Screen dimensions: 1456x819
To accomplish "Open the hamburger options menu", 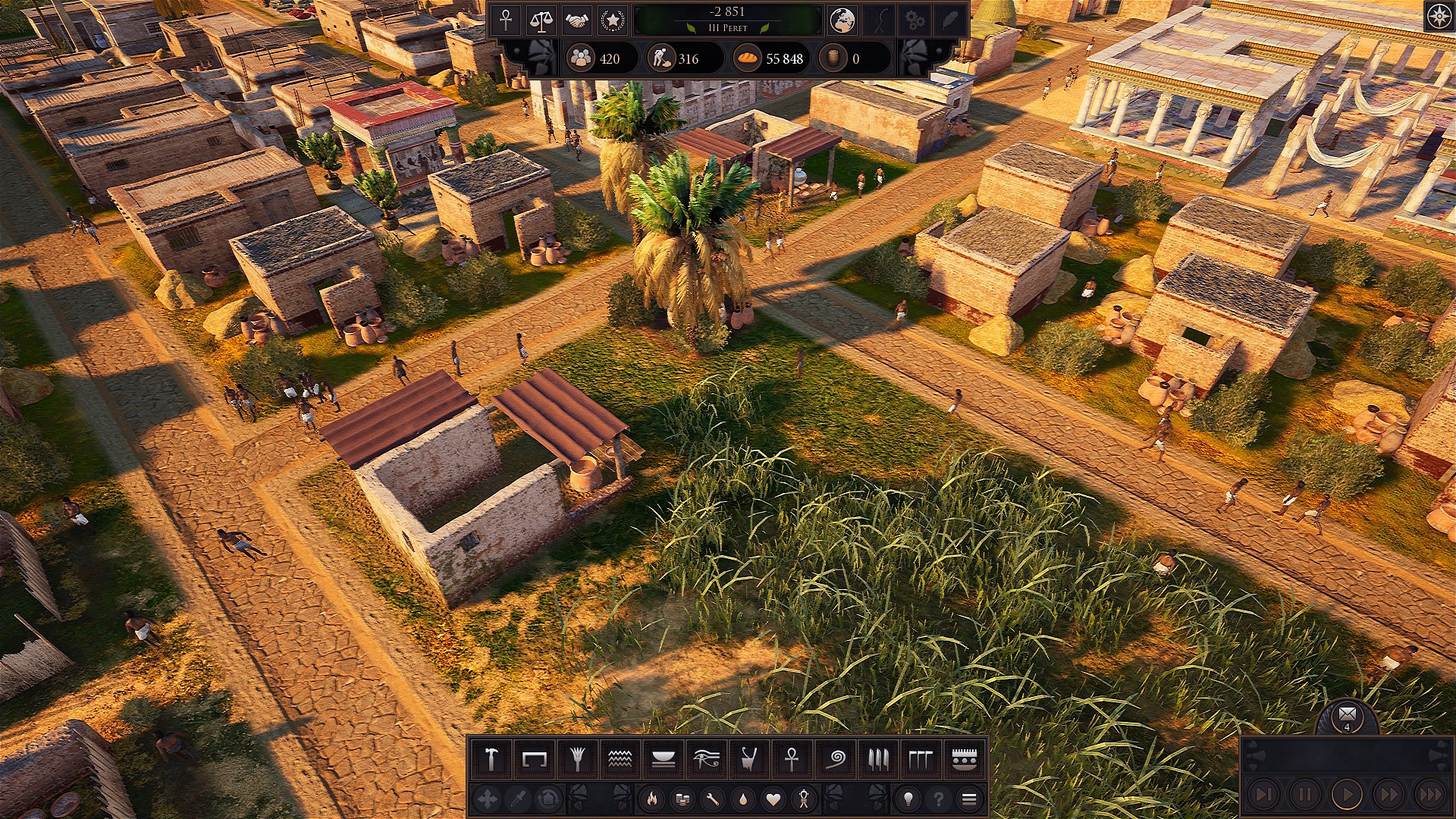I will pos(968,799).
